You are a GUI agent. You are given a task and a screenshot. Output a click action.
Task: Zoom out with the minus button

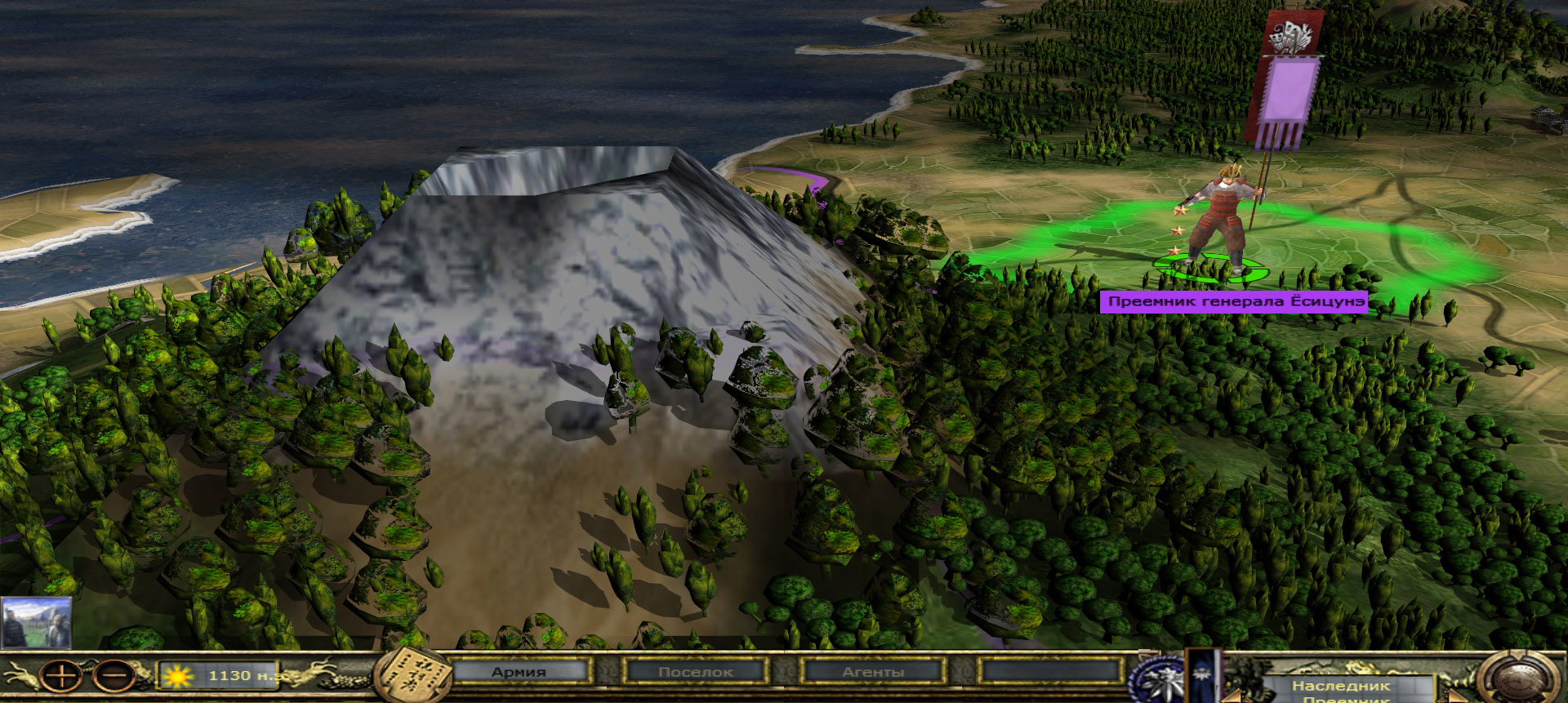pos(114,677)
